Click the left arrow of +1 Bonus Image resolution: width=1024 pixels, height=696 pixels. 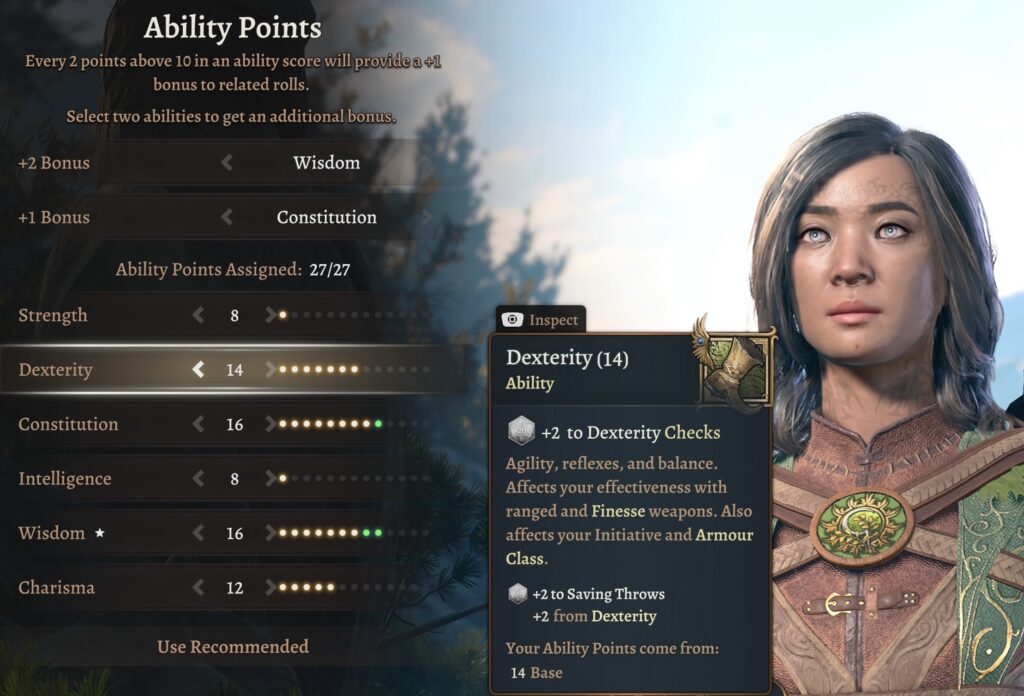(227, 217)
